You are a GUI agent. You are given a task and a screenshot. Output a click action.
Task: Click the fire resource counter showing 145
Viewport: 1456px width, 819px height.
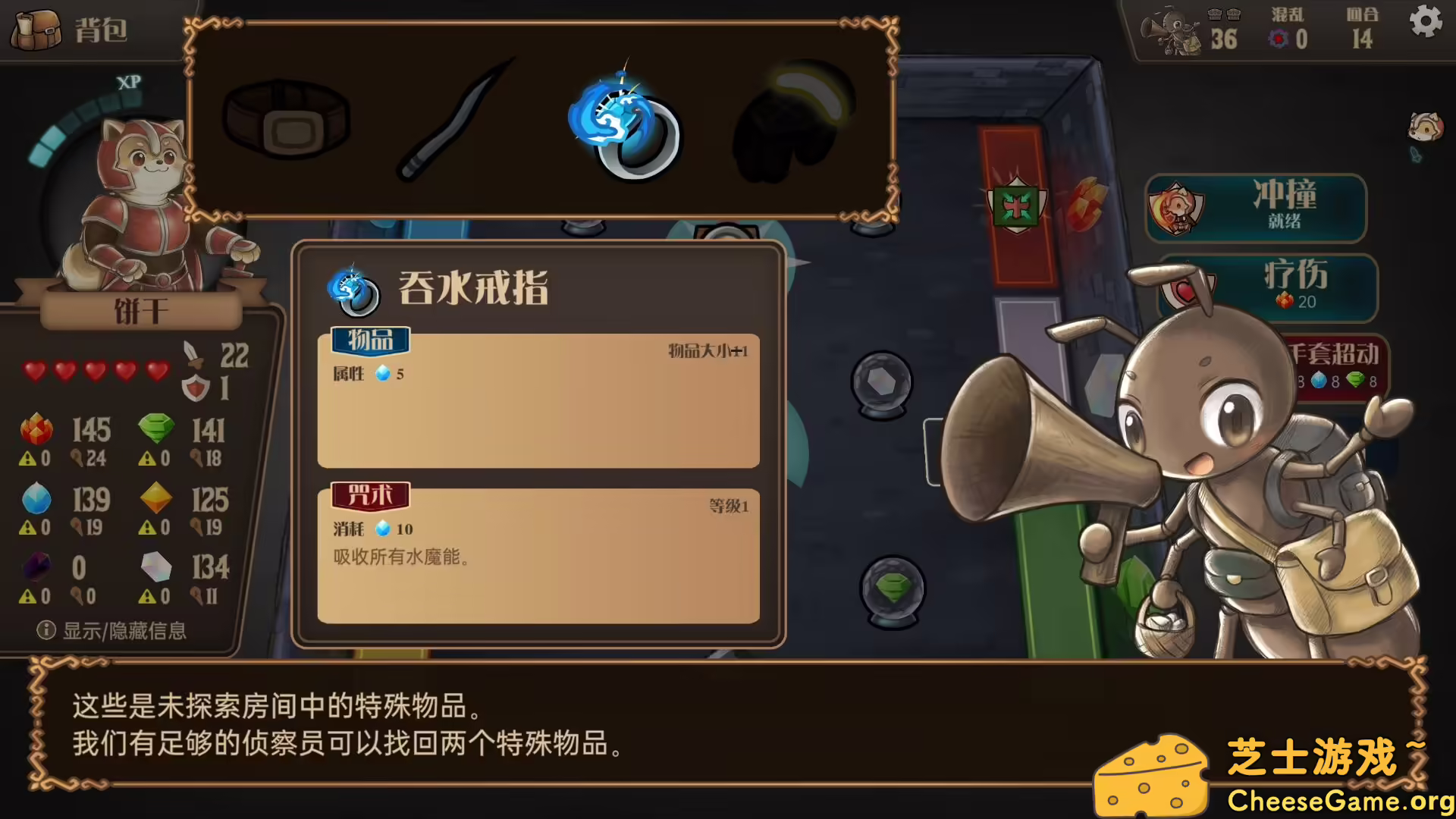point(64,430)
